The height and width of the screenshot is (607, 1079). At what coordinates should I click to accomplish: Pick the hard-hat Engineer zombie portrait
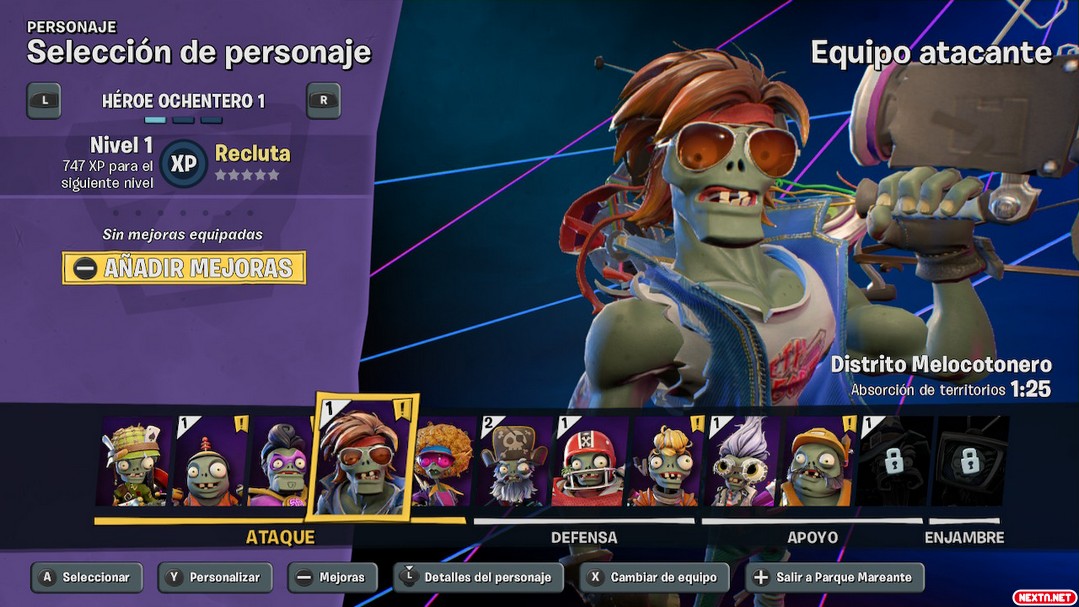click(817, 461)
